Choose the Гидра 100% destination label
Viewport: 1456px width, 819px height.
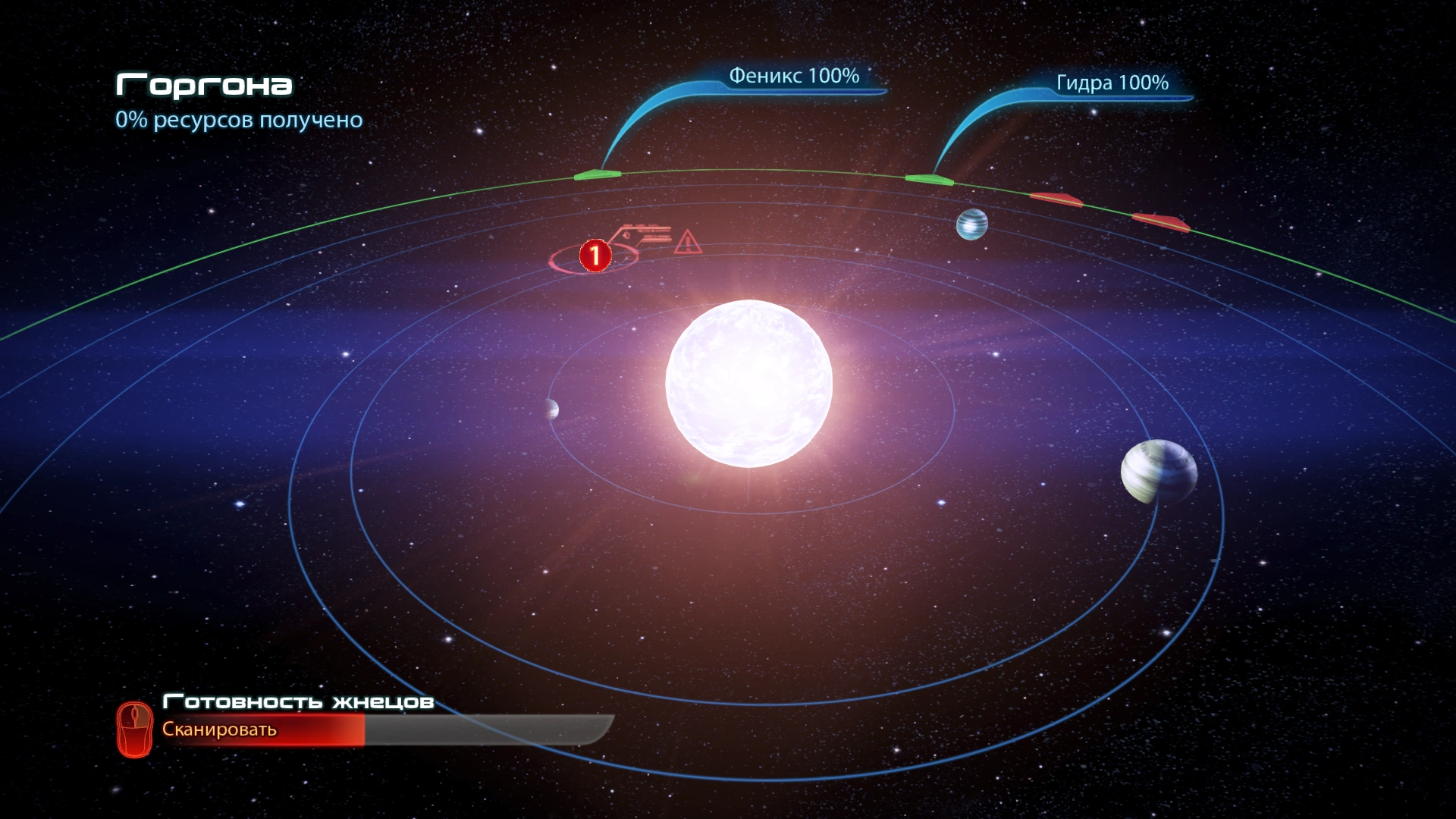click(1112, 83)
